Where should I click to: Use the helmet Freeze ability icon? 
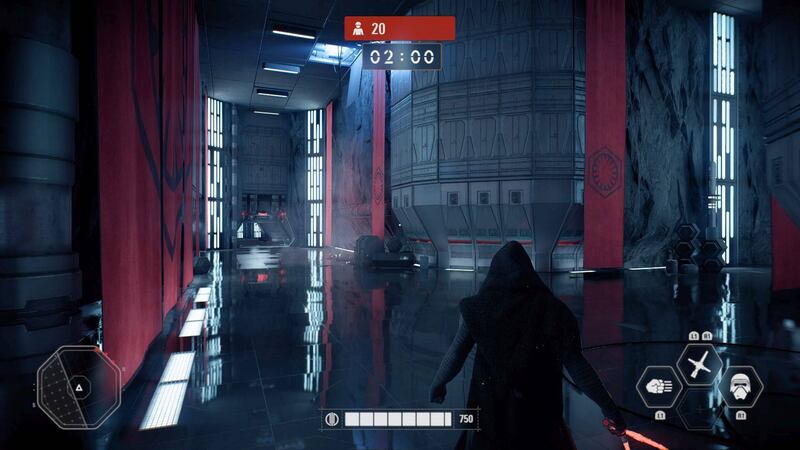click(739, 385)
